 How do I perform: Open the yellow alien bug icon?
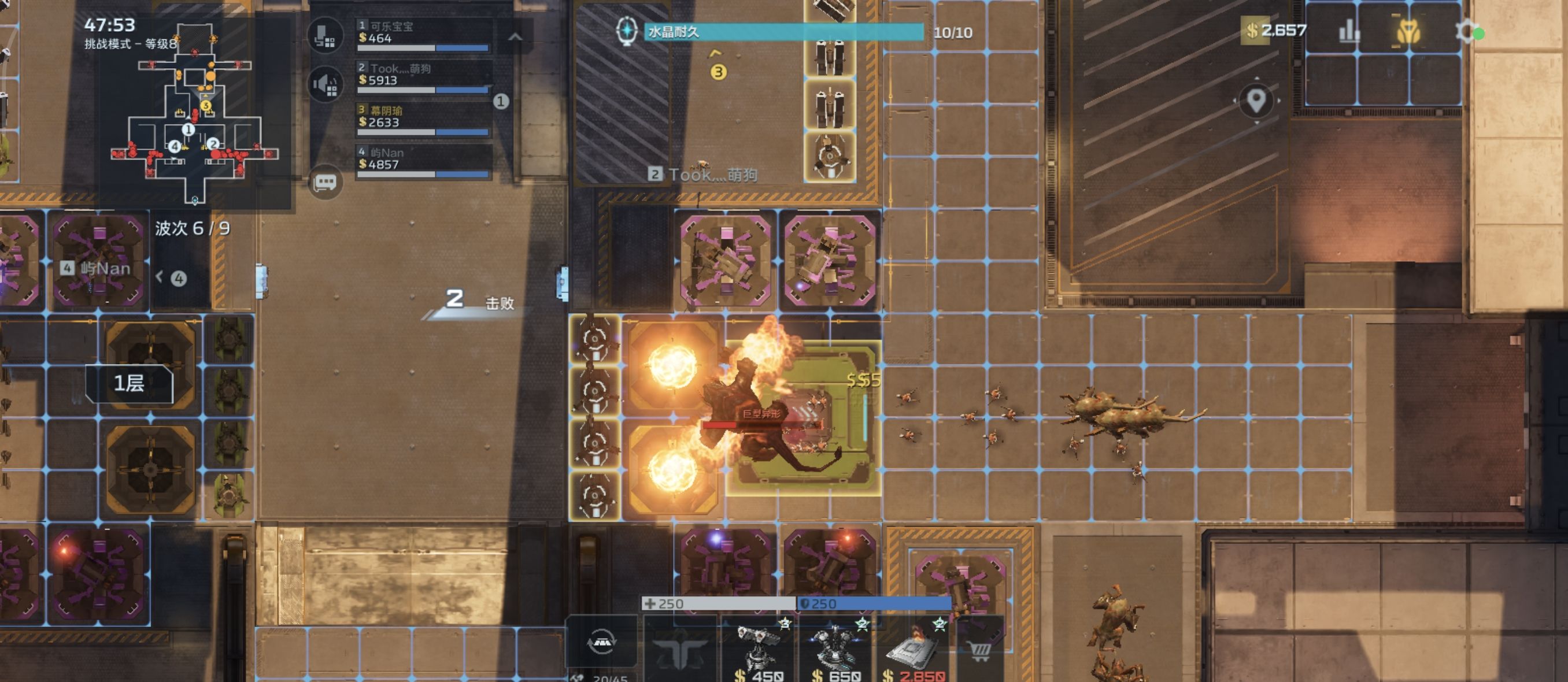point(1407,32)
